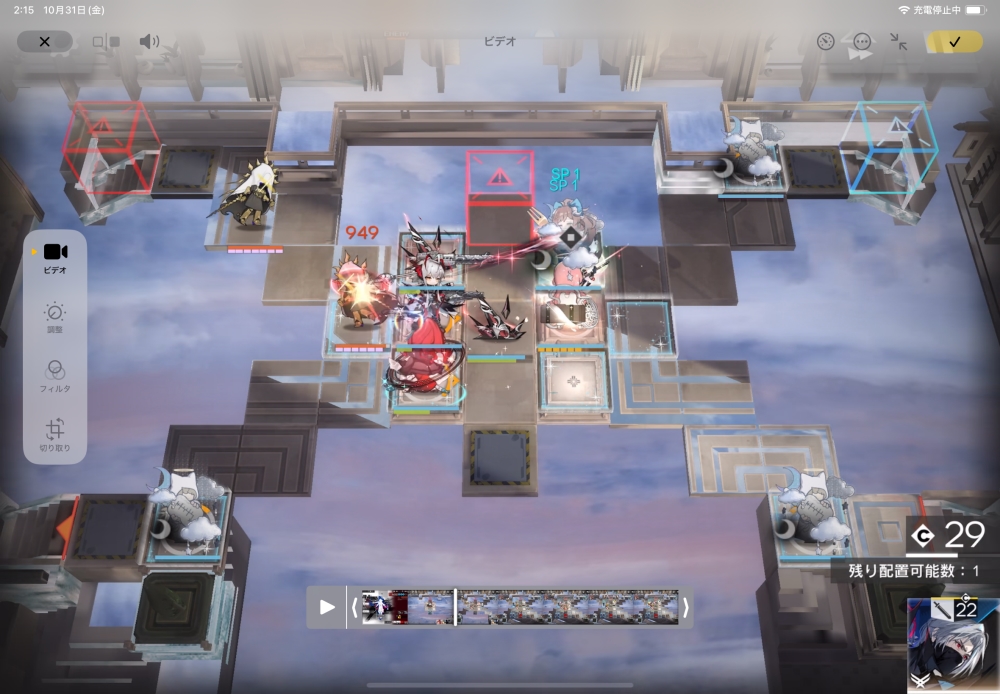Confirm edits with the yellow checkmark

pyautogui.click(x=954, y=42)
